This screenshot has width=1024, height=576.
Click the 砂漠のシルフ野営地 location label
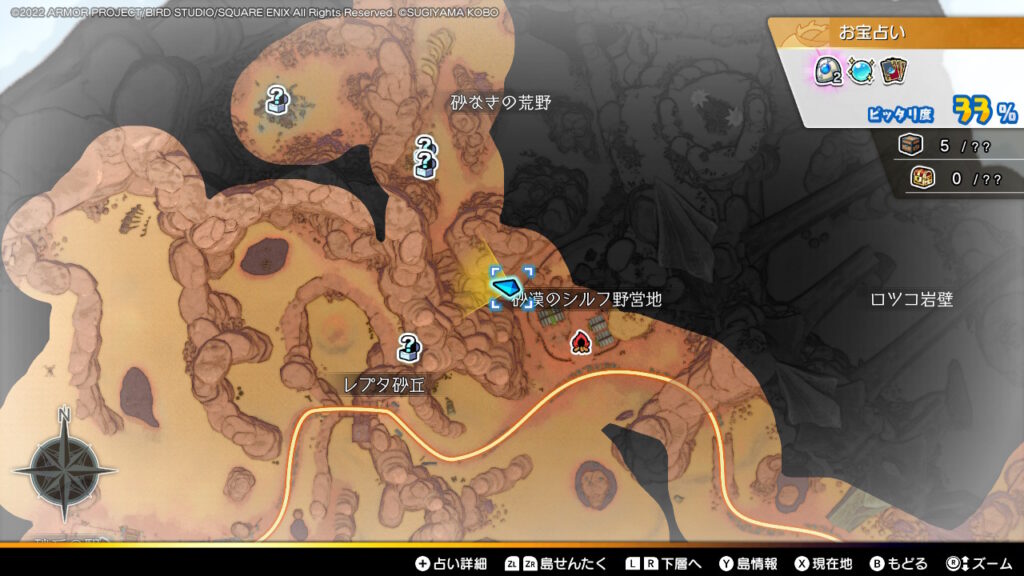[x=588, y=299]
